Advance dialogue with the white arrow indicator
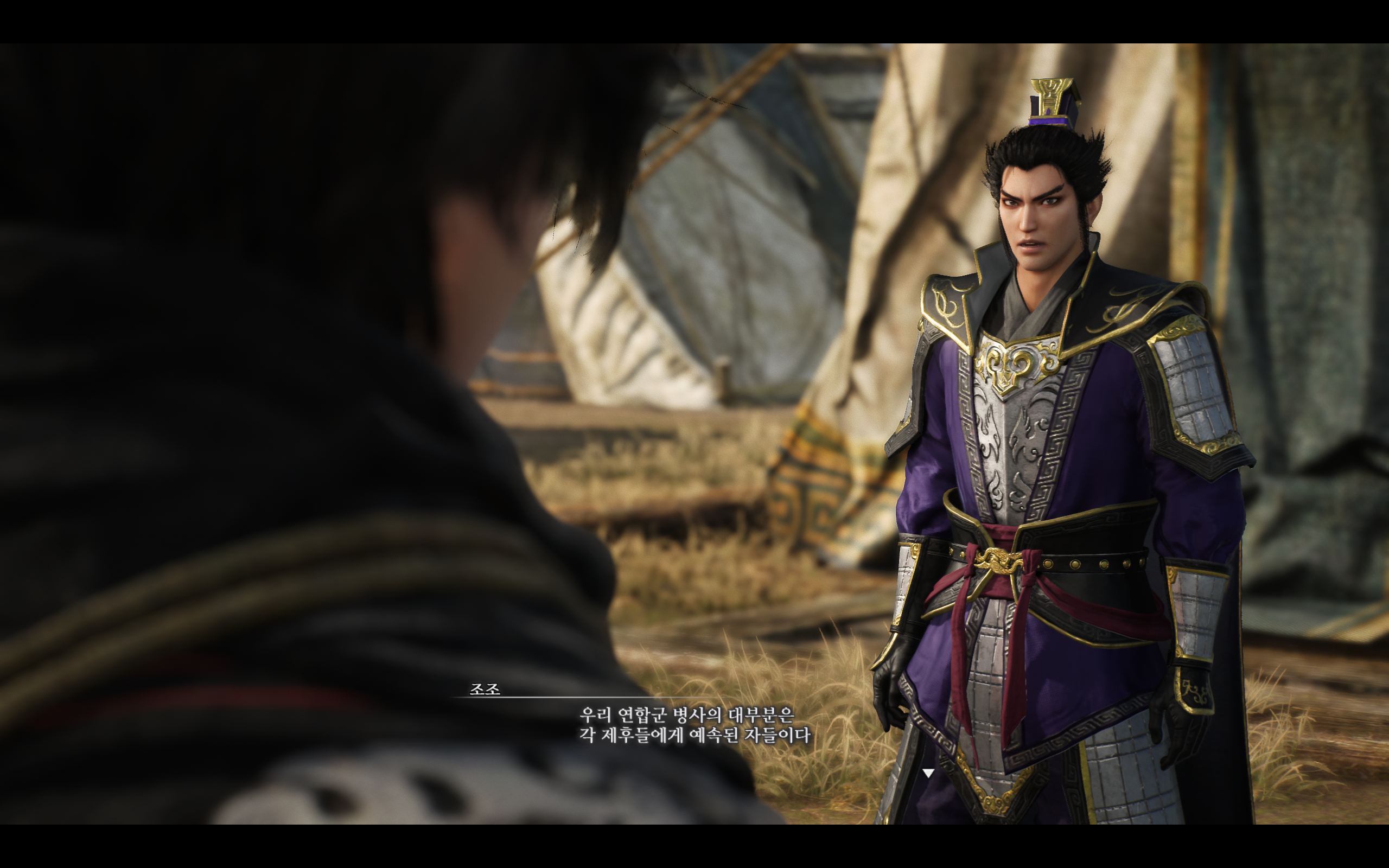The width and height of the screenshot is (1389, 868). pos(927,773)
